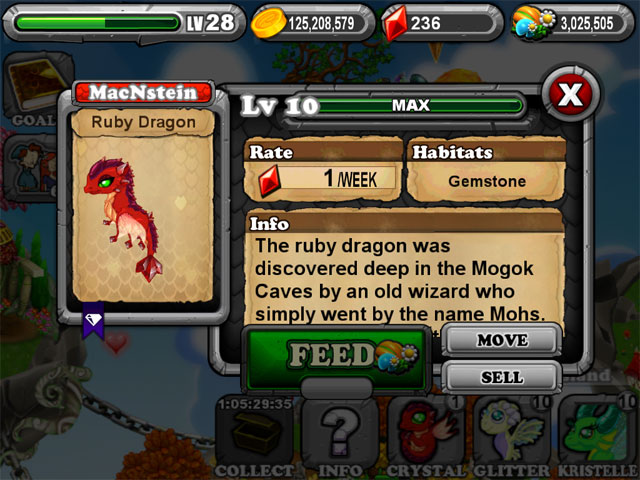This screenshot has width=640, height=480.
Task: Choose the Kristelle dragon thumbnail
Action: [598, 436]
